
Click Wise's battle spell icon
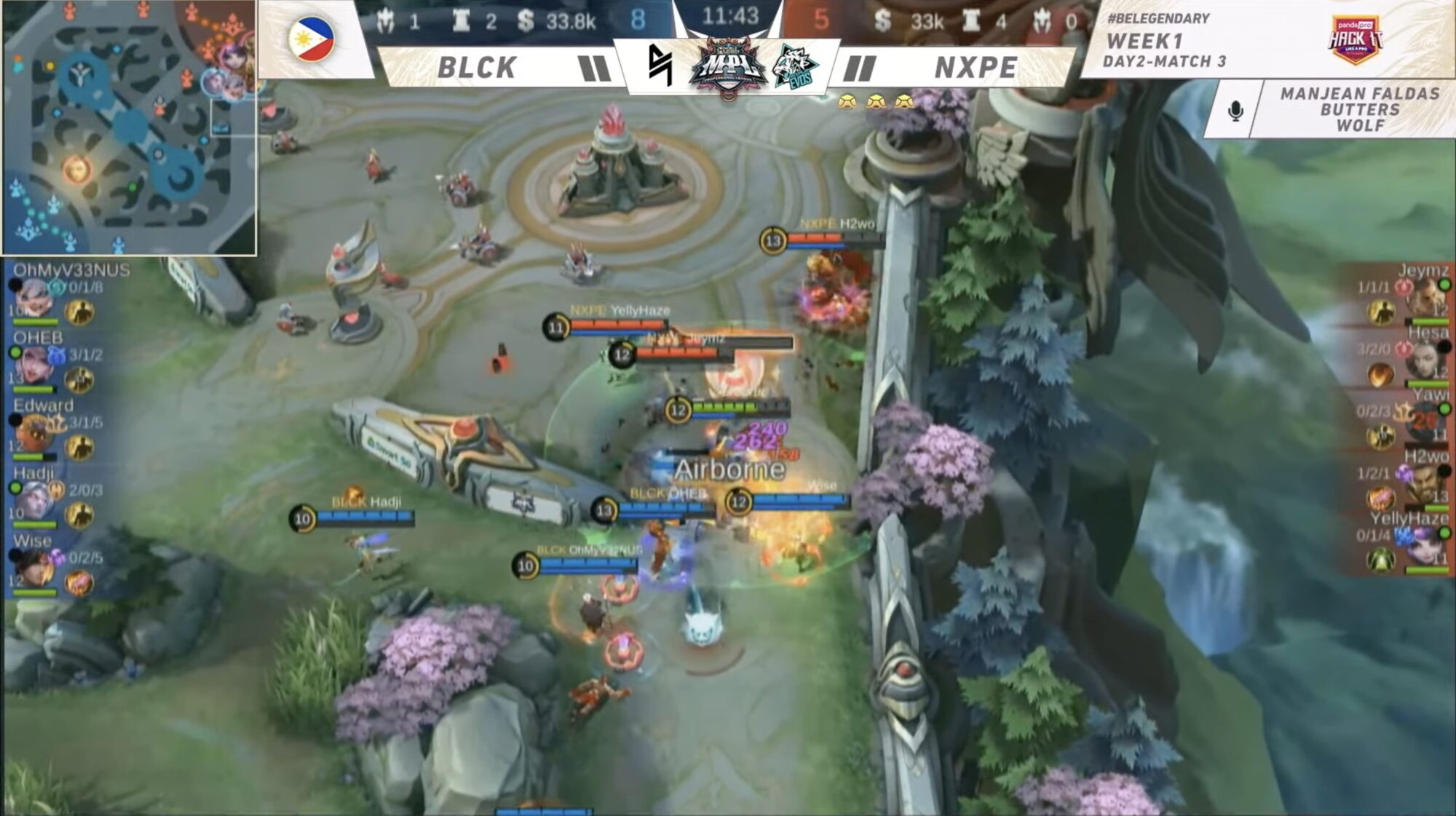click(x=79, y=582)
